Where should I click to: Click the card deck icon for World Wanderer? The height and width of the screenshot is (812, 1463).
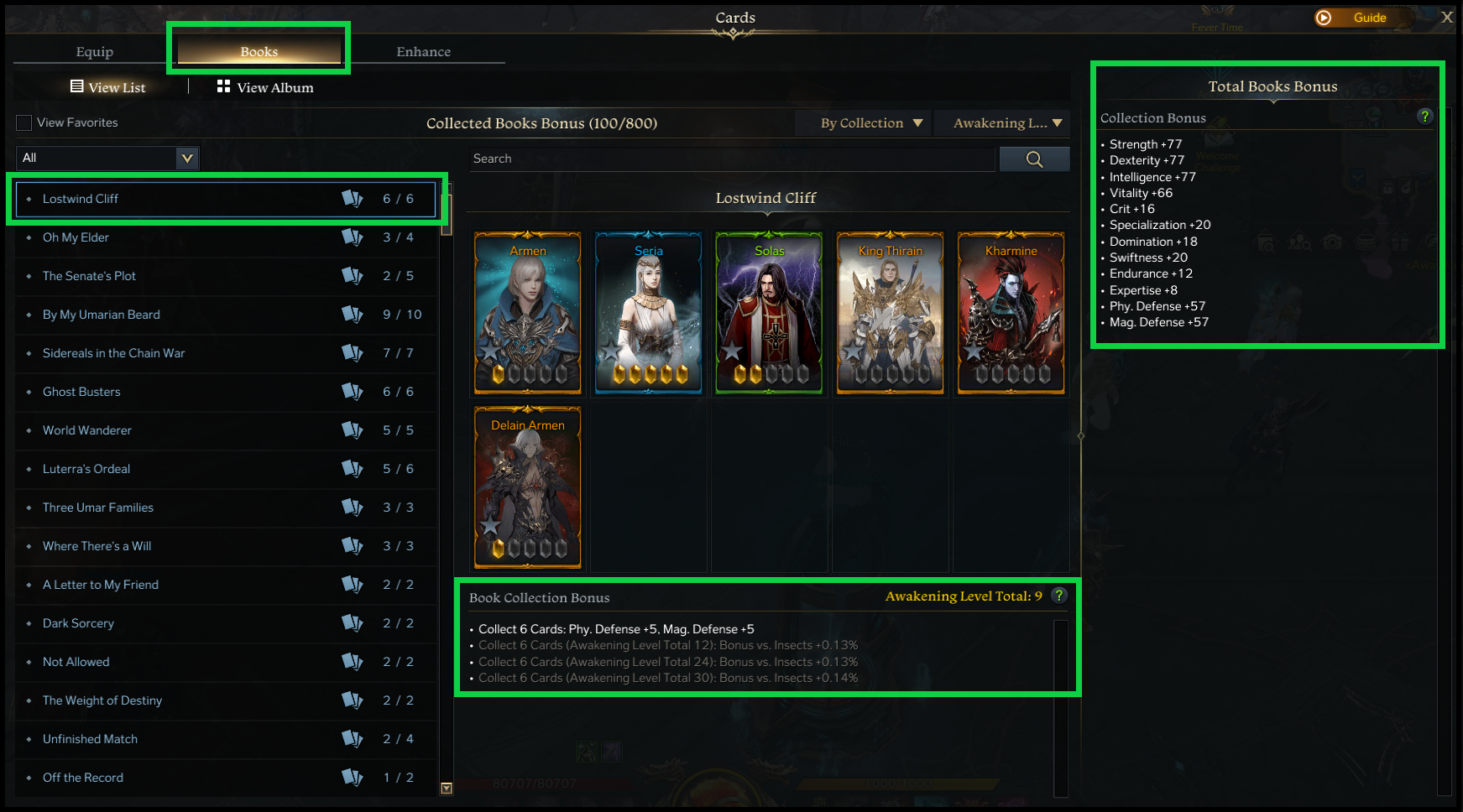coord(353,430)
